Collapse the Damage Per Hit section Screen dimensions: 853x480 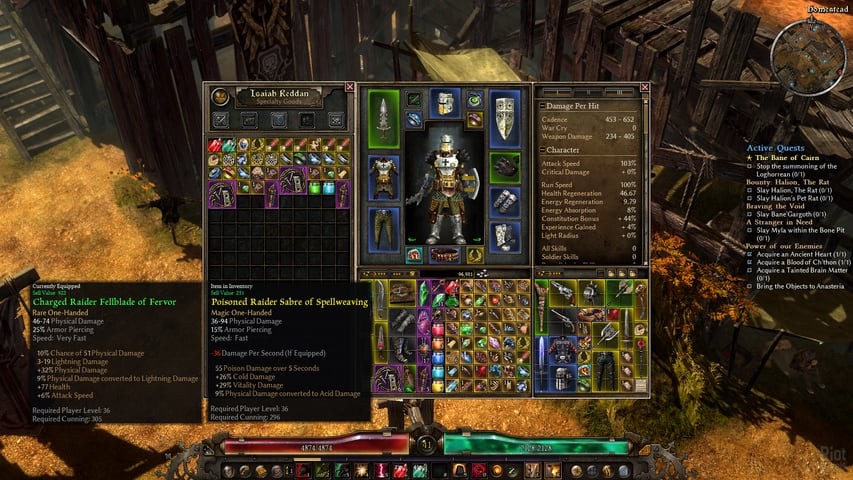click(543, 105)
